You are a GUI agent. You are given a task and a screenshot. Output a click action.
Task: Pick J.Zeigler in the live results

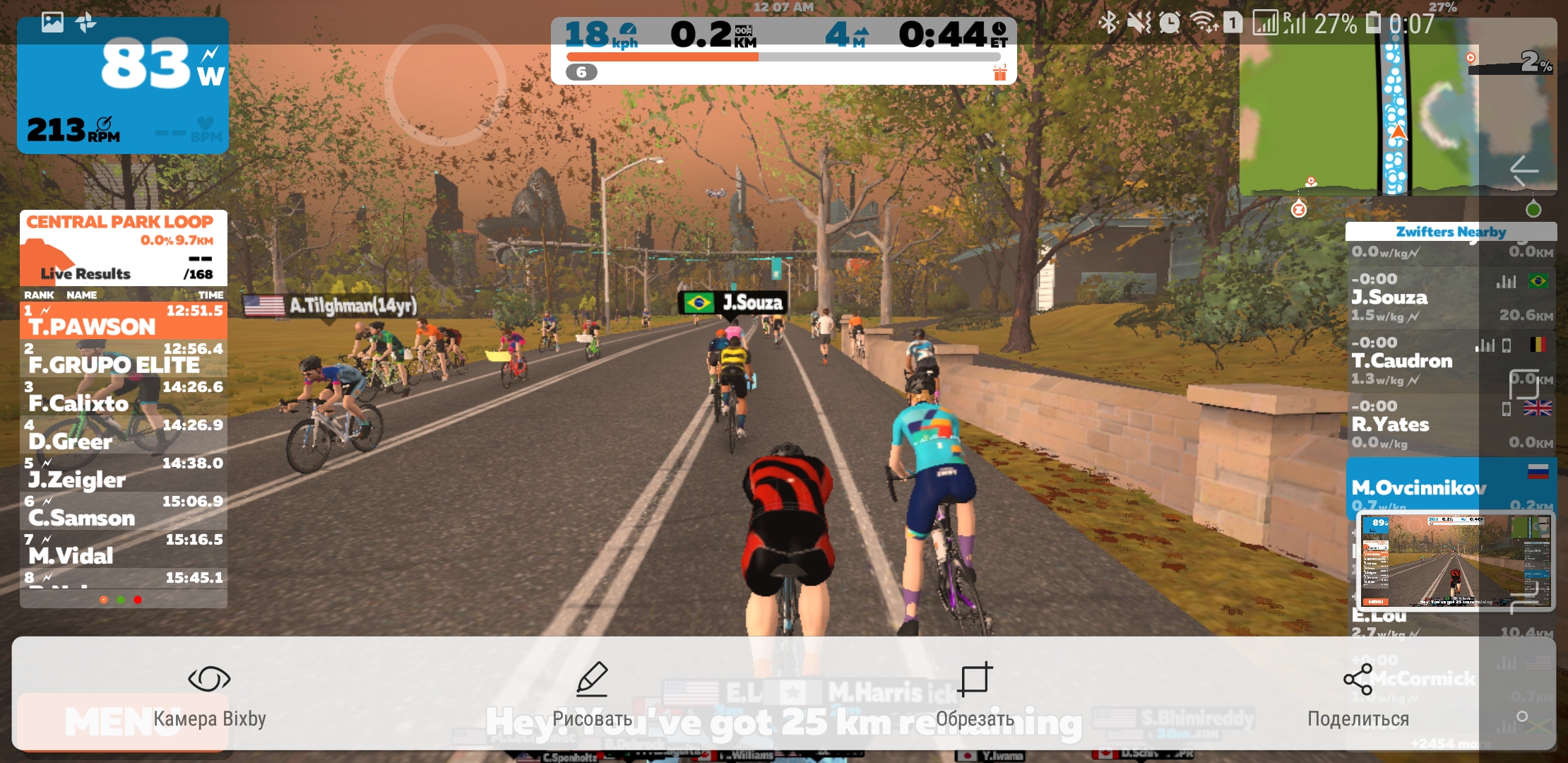124,473
